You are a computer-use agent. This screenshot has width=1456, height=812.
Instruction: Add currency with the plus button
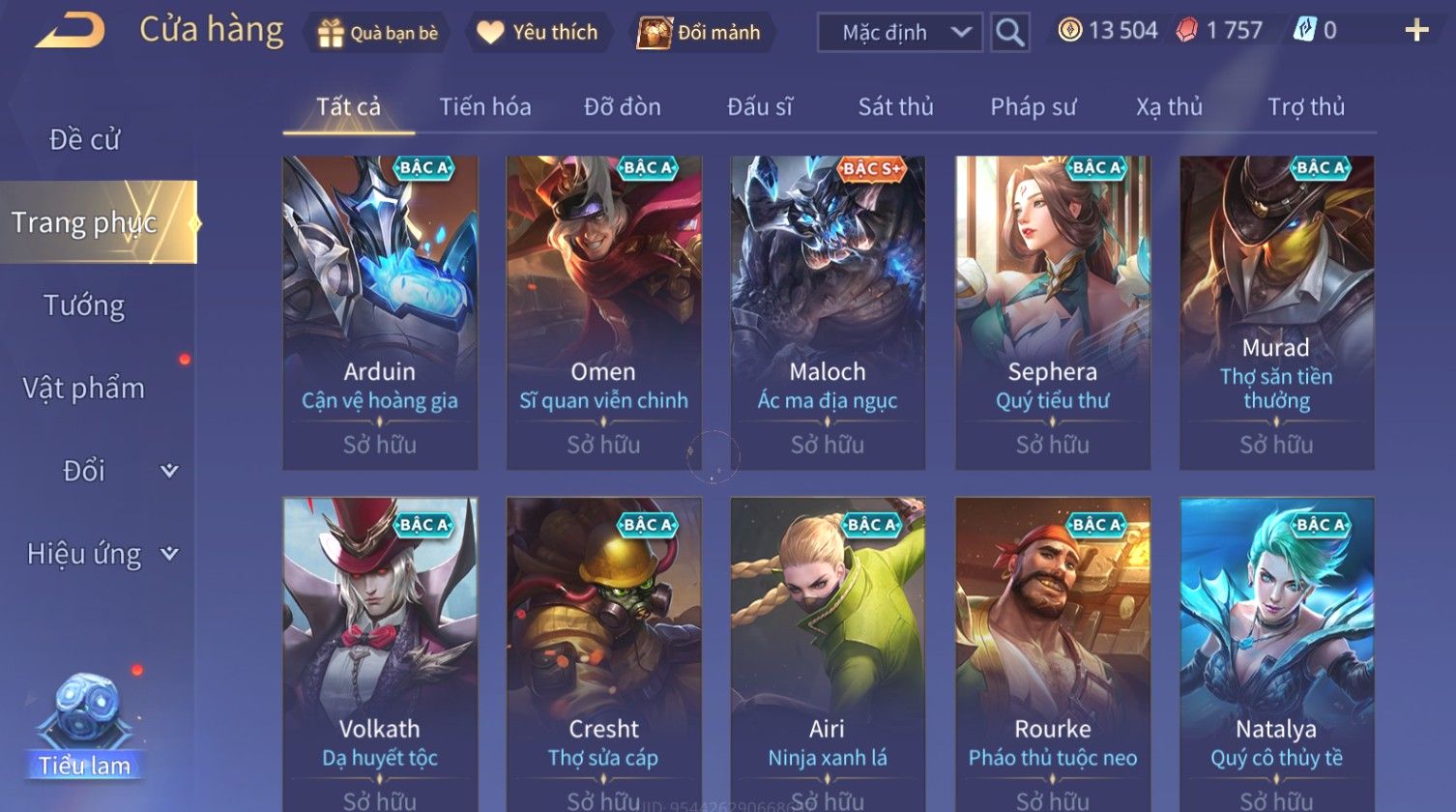click(1416, 31)
